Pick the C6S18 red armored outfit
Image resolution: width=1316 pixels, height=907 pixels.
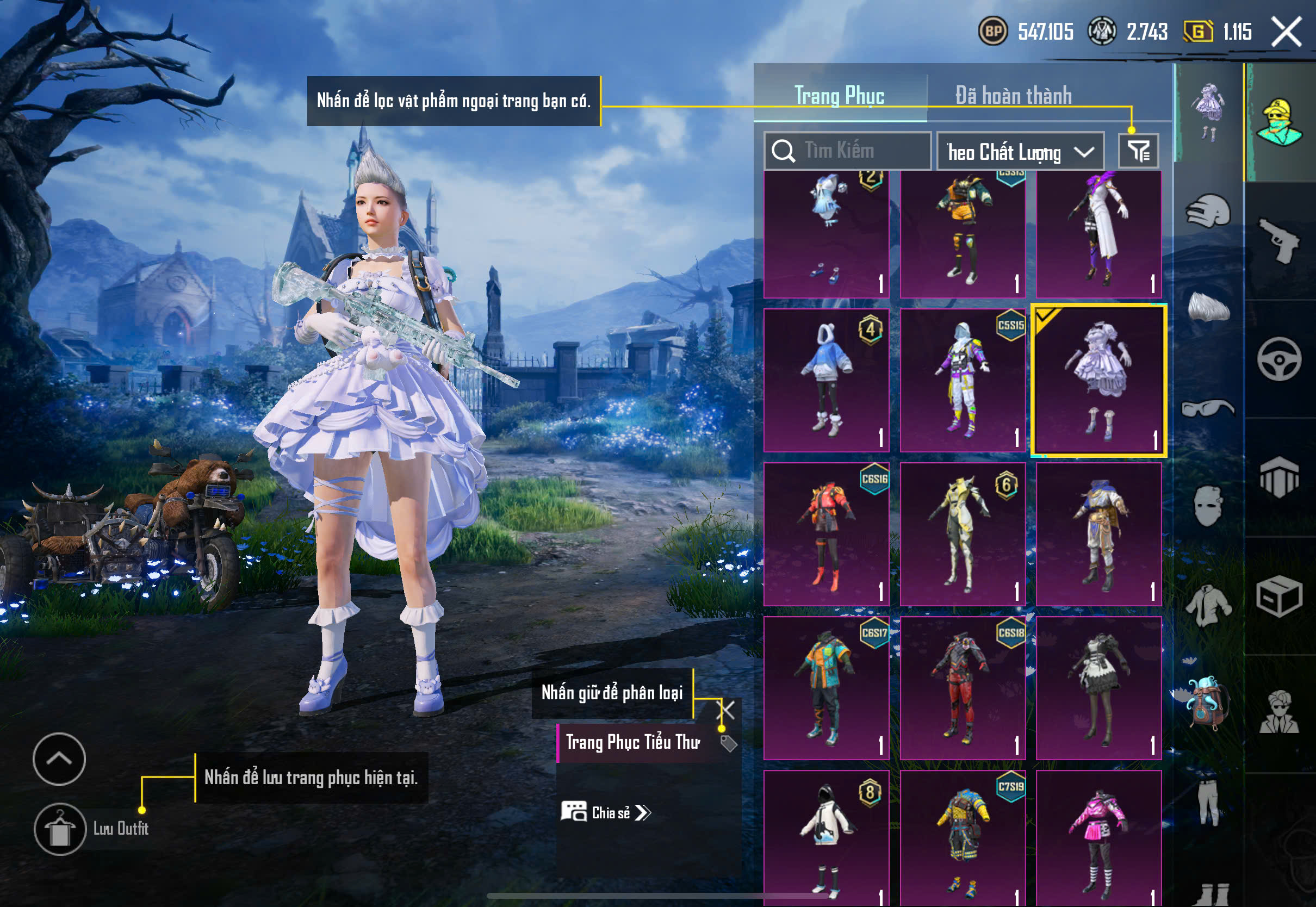tap(963, 688)
